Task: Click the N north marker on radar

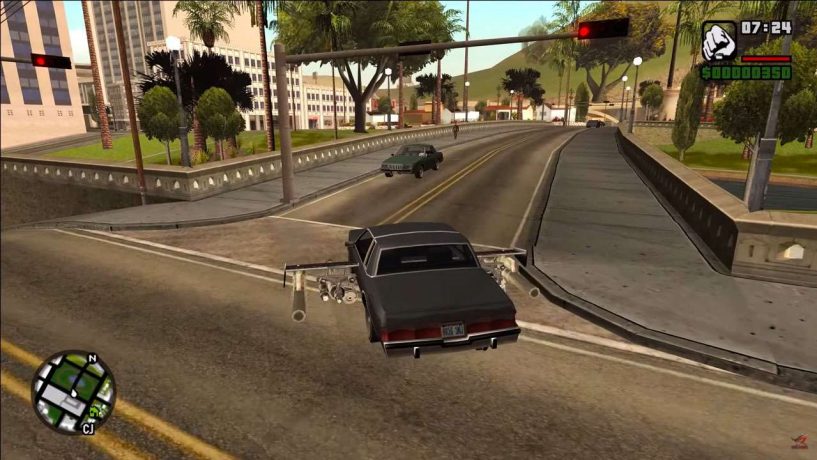Action: [91, 357]
